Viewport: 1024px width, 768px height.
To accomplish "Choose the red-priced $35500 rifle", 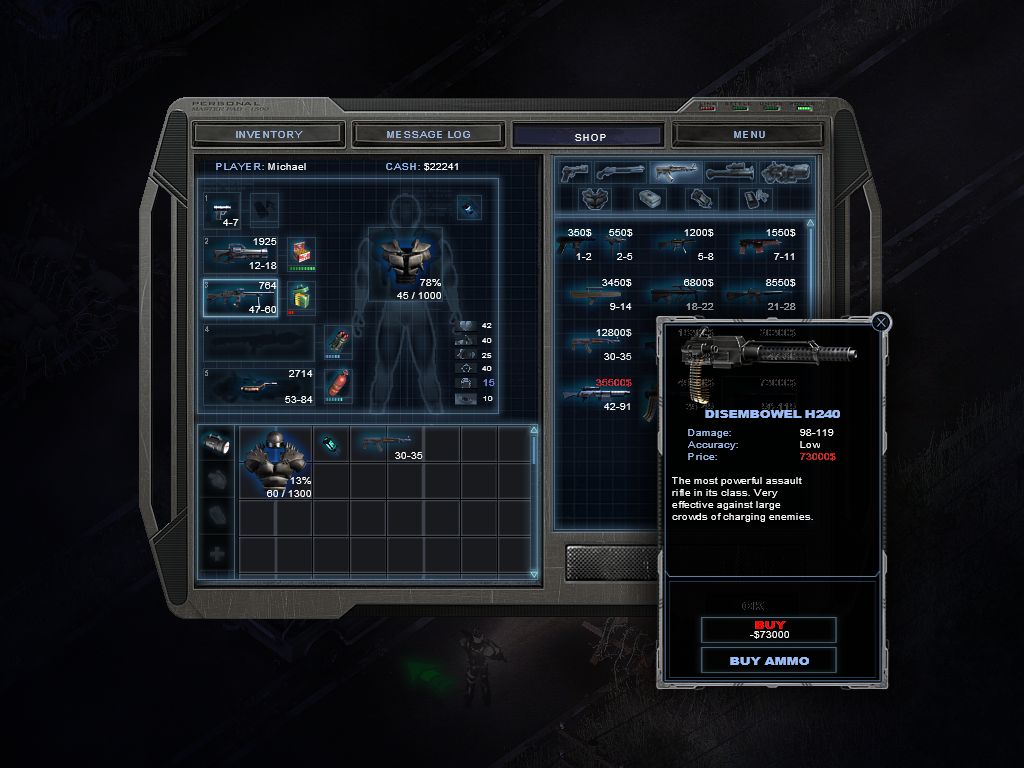I will click(600, 394).
